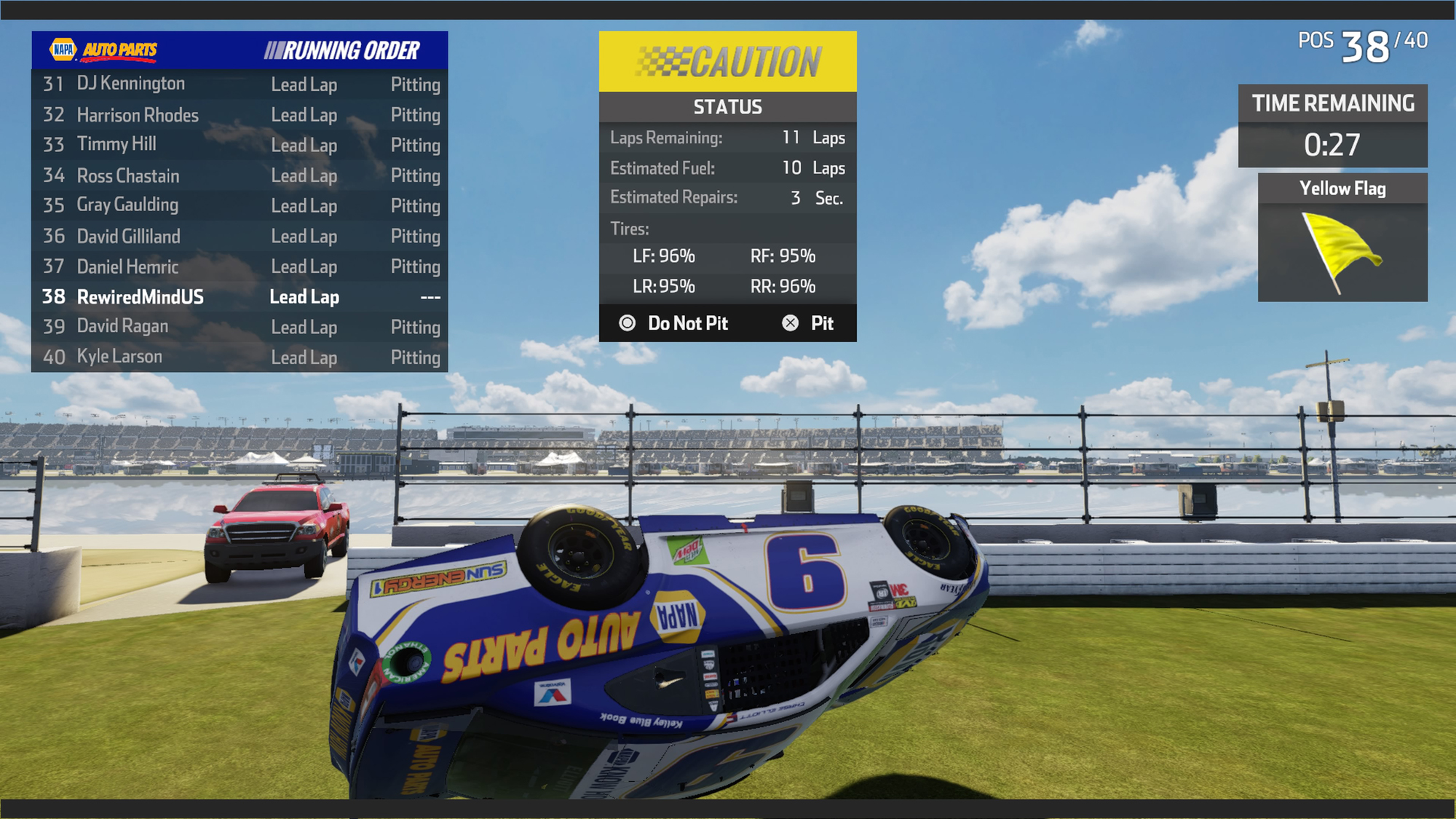Image resolution: width=1456 pixels, height=819 pixels.
Task: Click the STATUS header on the caution panel
Action: click(x=727, y=107)
